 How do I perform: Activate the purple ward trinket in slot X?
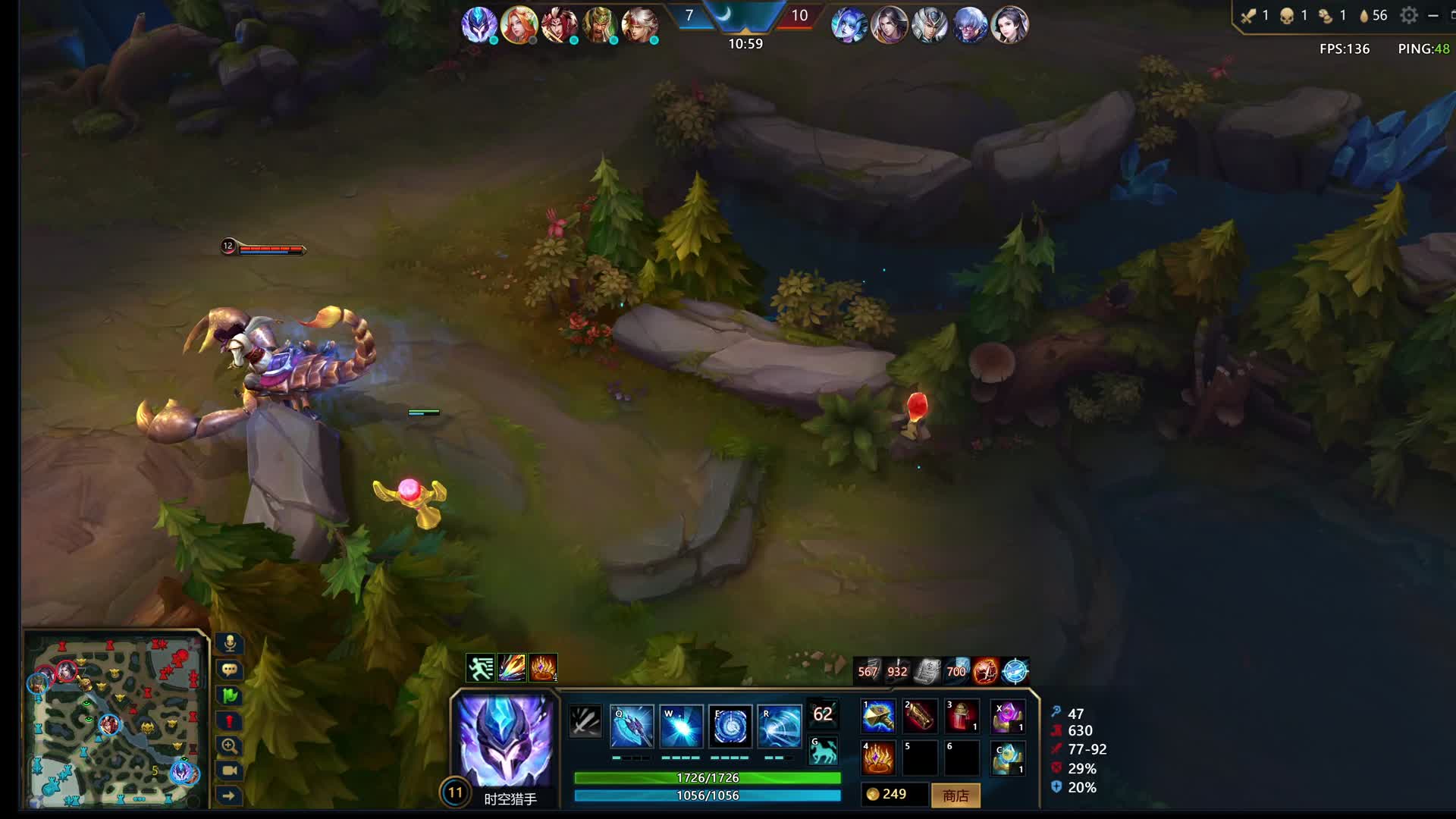click(x=1008, y=717)
